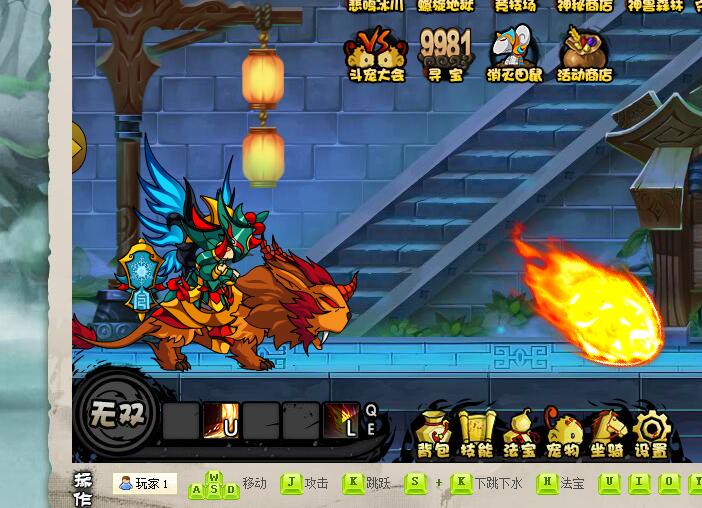Screen dimensions: 702x508
Task: Open the 宠物 pet menu
Action: point(563,434)
